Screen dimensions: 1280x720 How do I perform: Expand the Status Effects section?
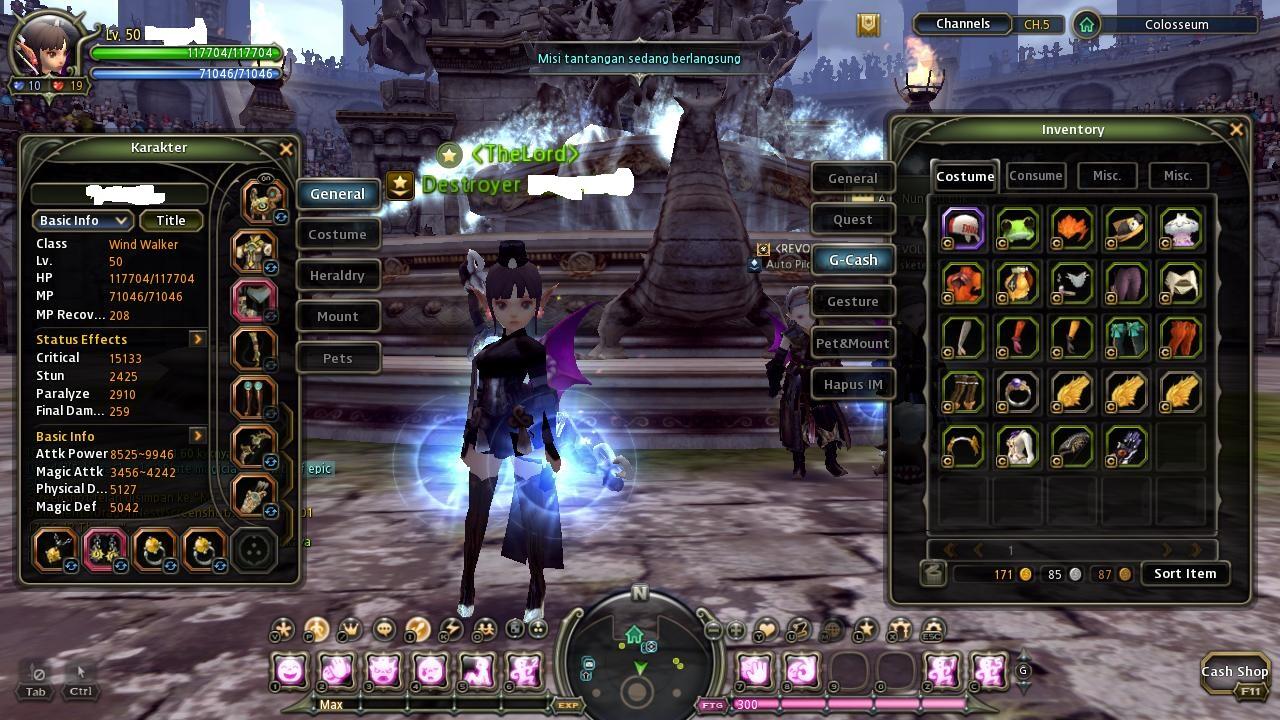(197, 339)
